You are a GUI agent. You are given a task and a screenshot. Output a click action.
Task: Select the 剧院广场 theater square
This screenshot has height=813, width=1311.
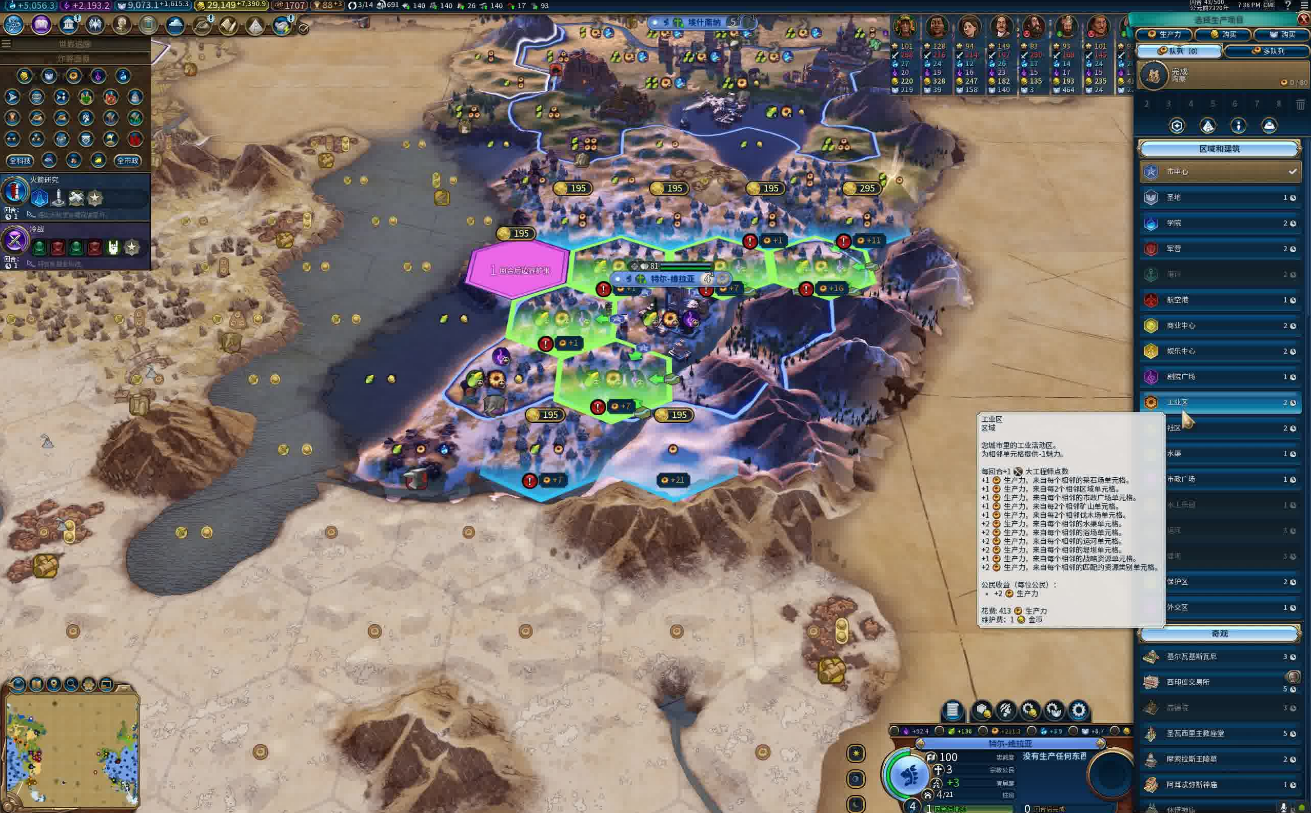1220,377
